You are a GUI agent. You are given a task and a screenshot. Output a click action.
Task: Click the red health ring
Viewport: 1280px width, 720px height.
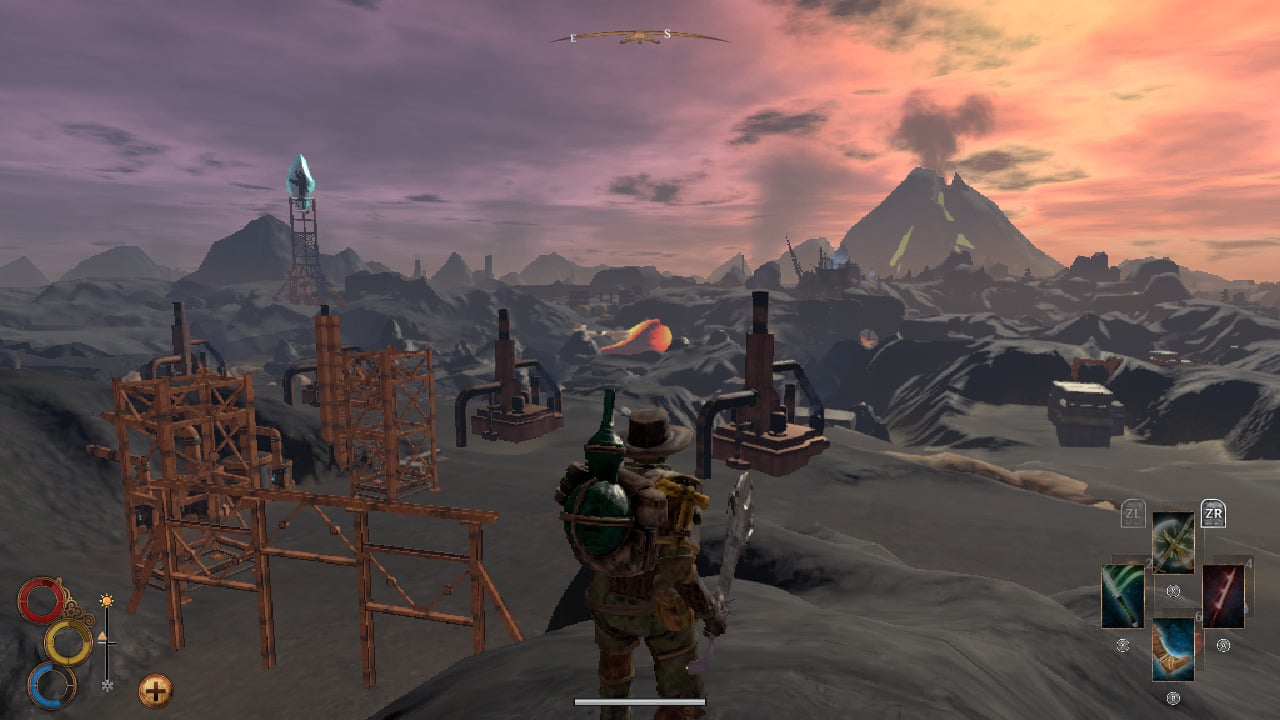click(41, 599)
